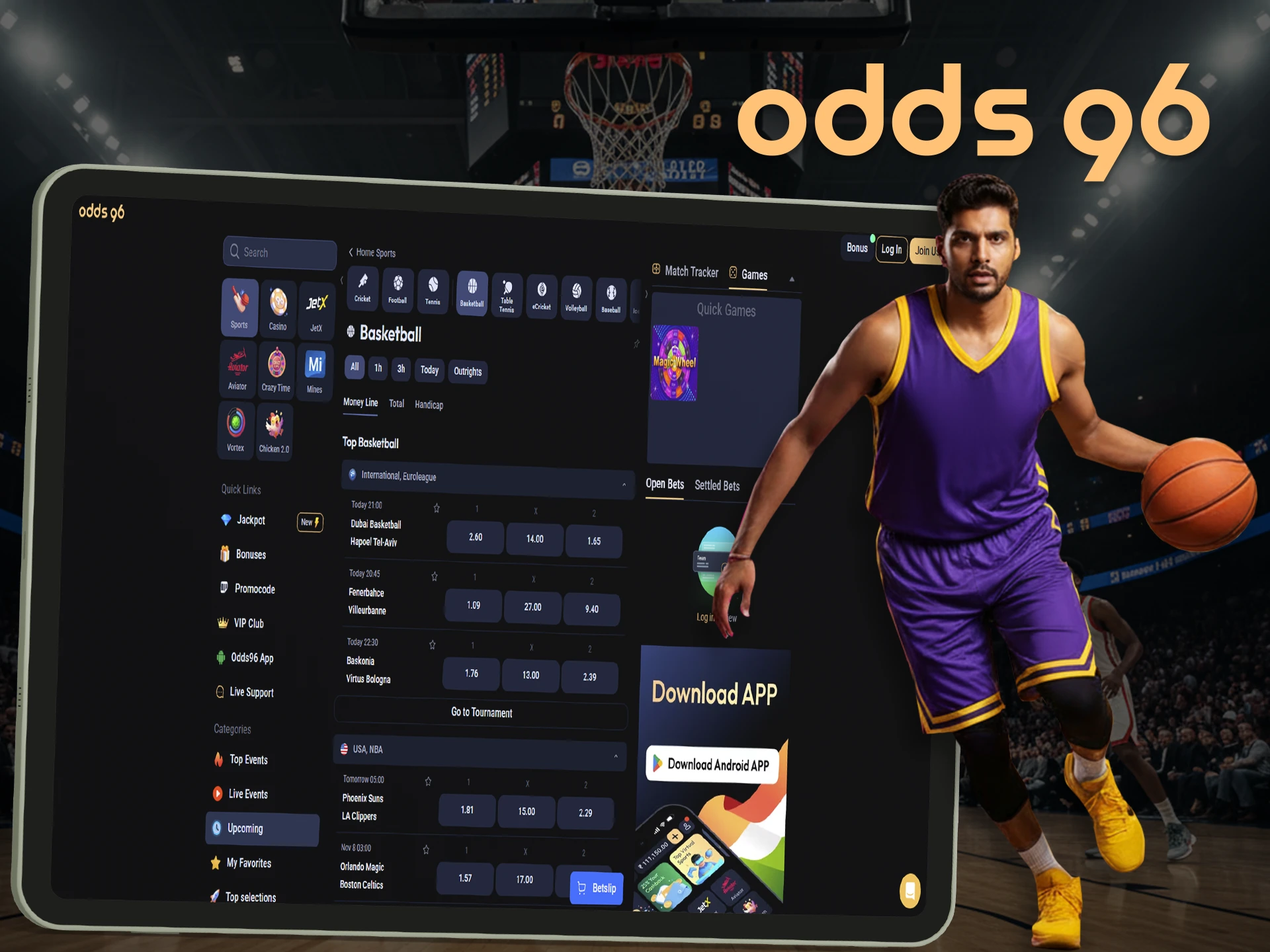Open the Chicken 2.0 game
This screenshot has width=1270, height=952.
coord(273,428)
